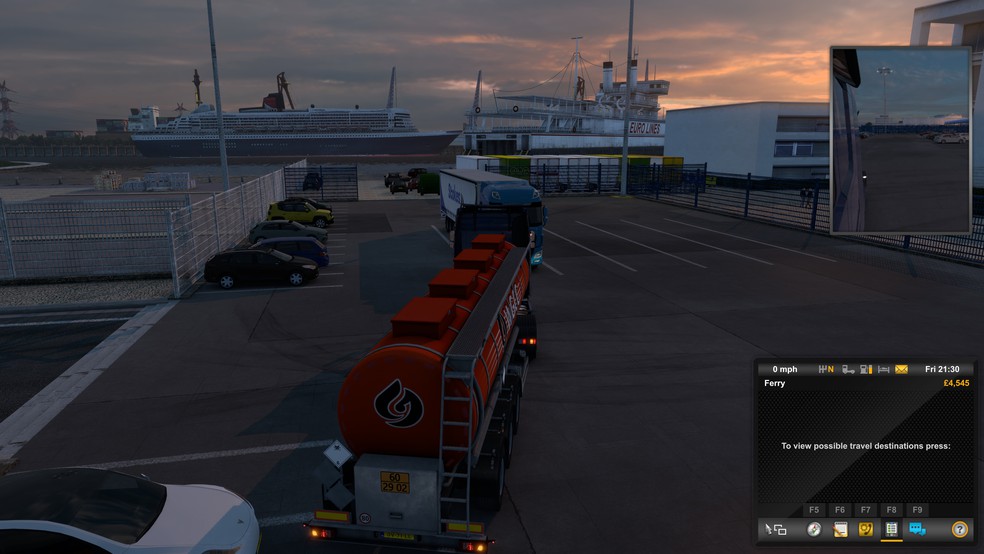This screenshot has width=984, height=554.
Task: Show the job notepad tab
Action: 840,529
